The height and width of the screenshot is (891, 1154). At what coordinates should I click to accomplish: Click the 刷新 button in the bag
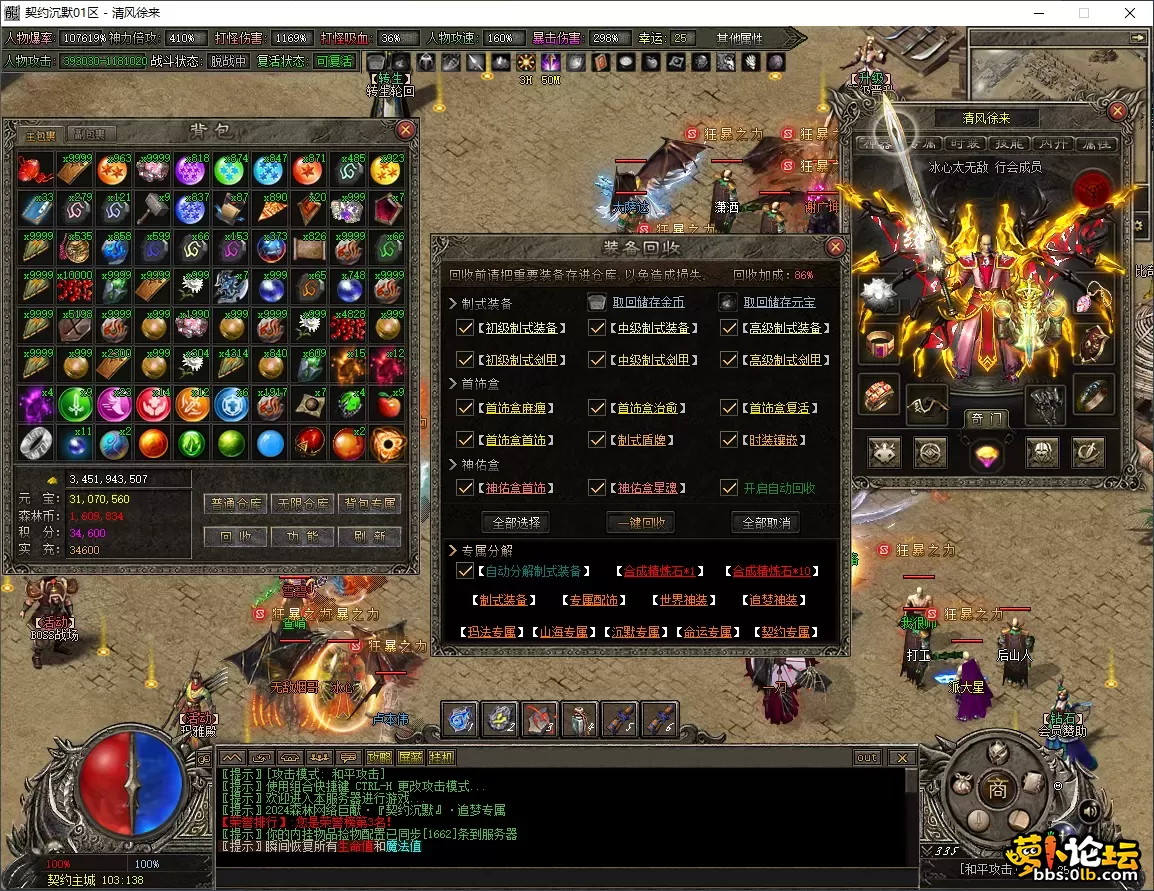(x=369, y=536)
